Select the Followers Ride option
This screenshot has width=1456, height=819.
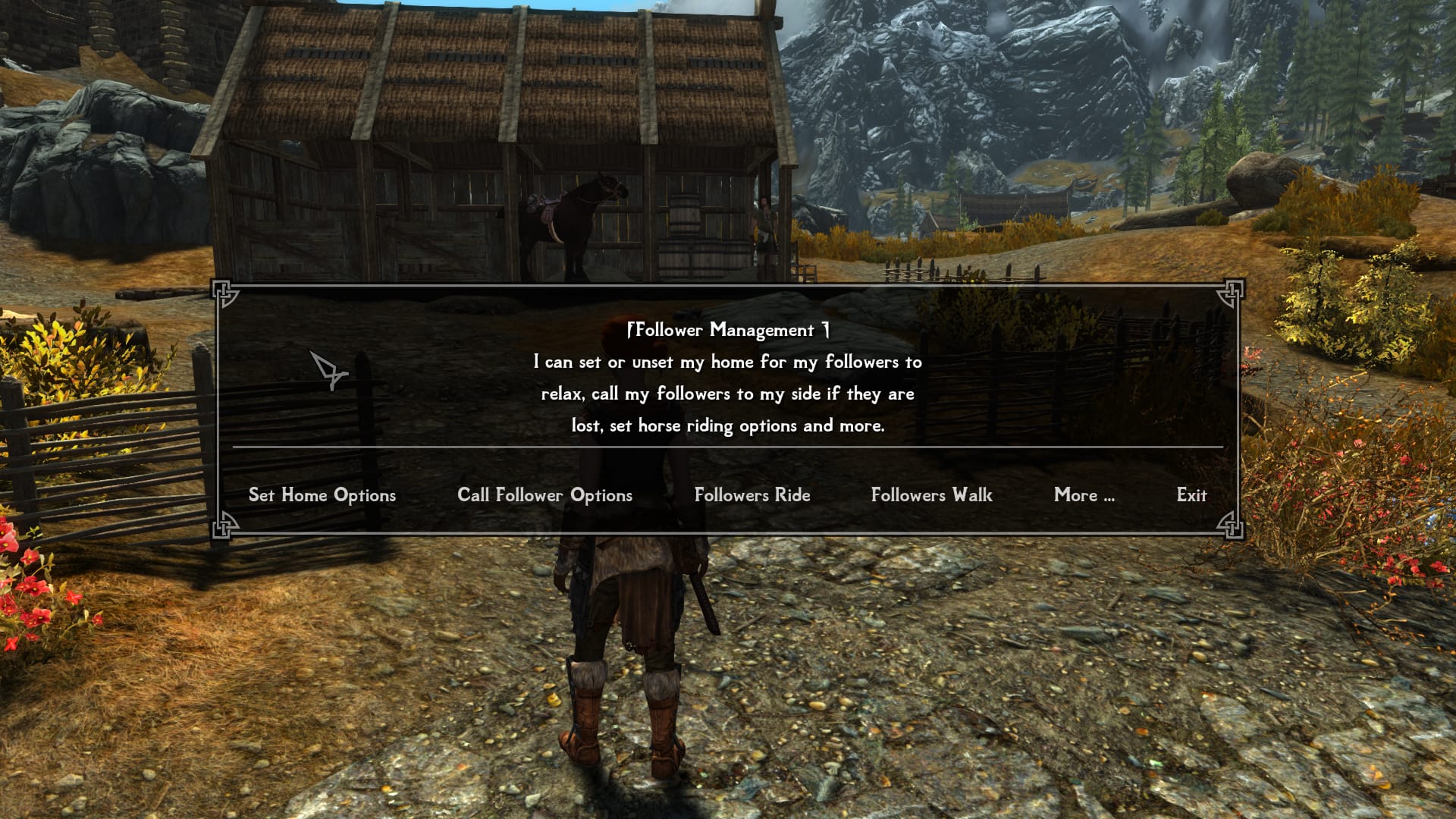tap(752, 495)
